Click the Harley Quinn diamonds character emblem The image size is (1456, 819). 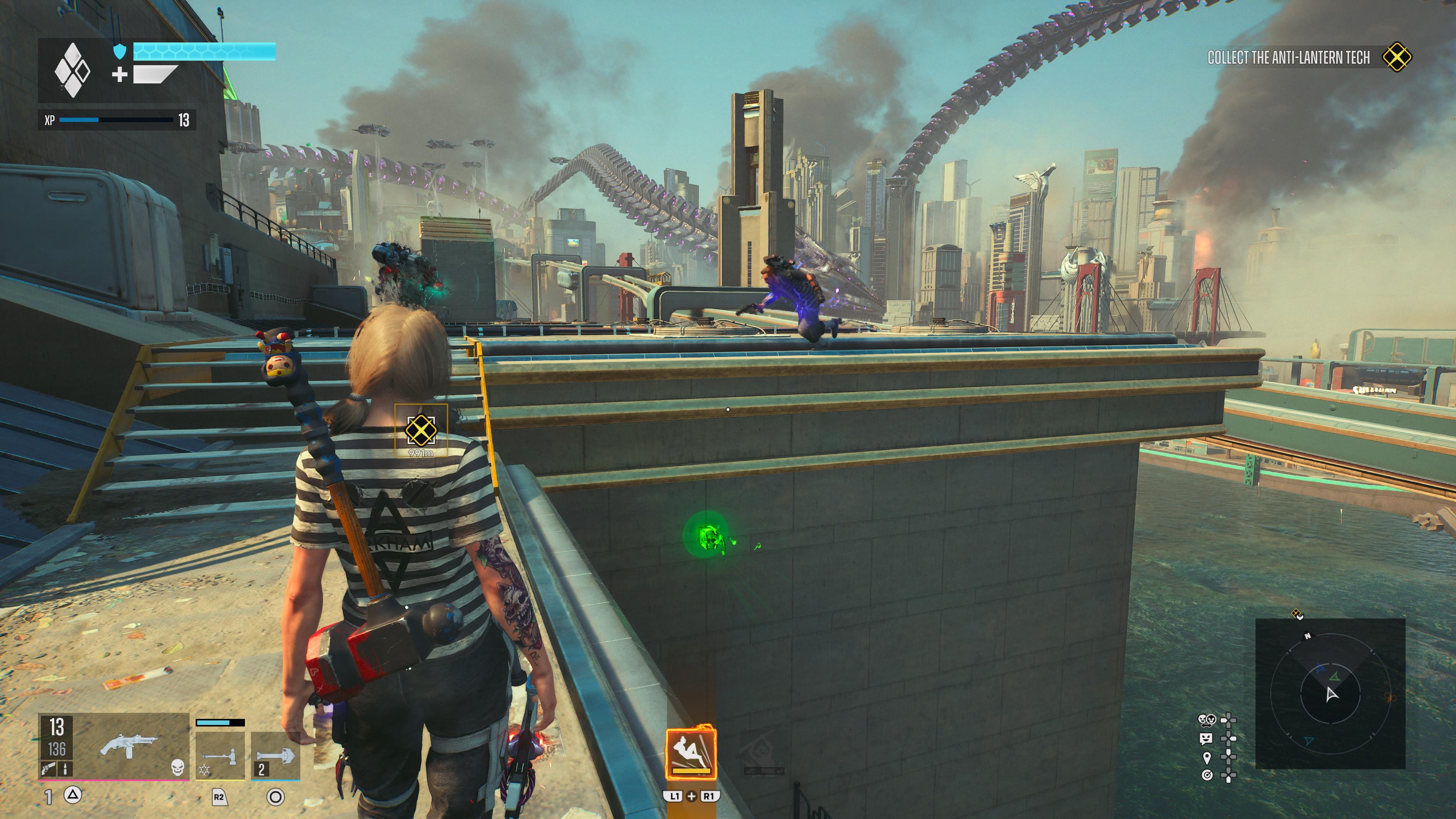click(72, 71)
